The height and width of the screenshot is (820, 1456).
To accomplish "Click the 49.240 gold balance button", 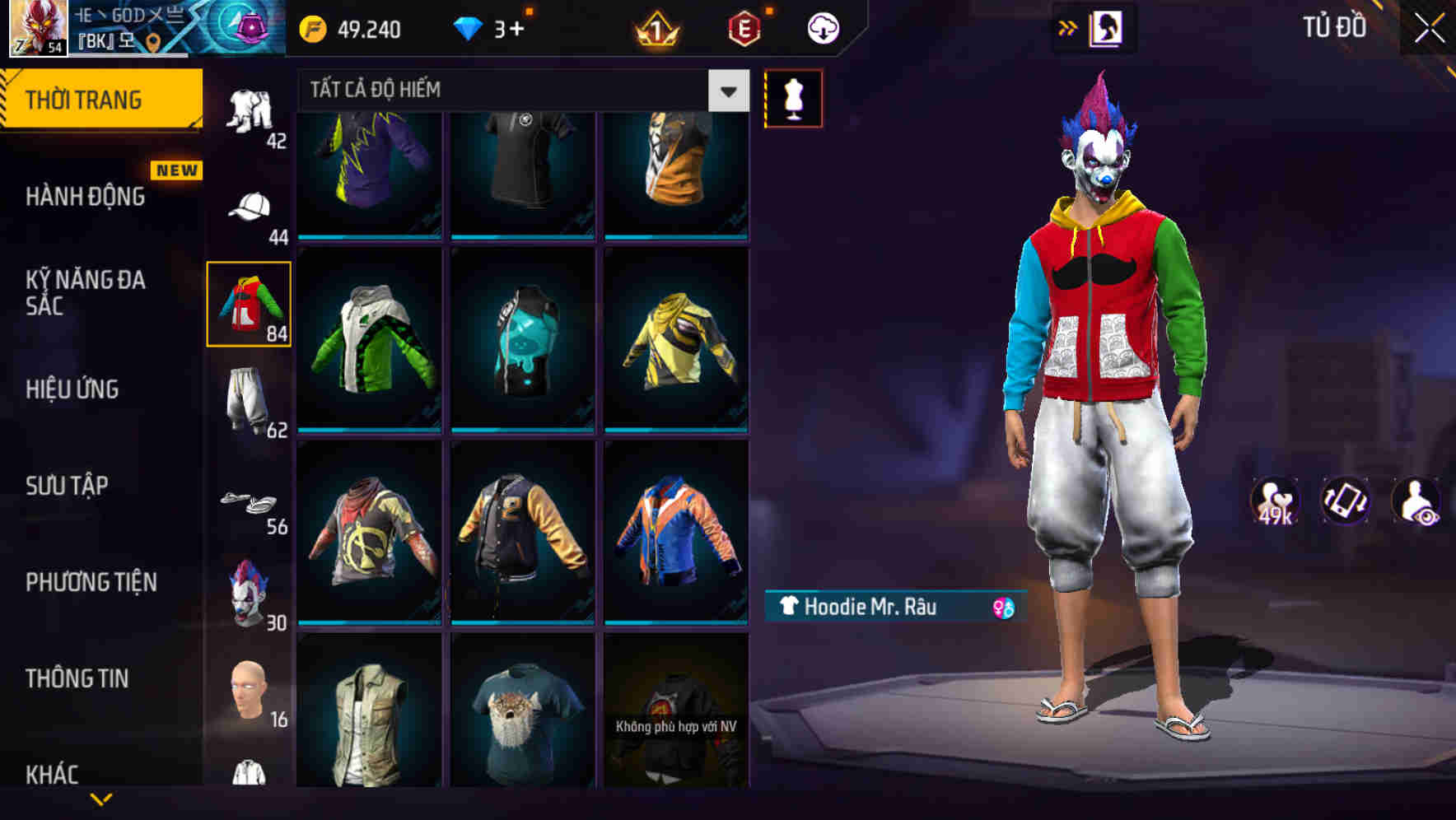I will [x=350, y=28].
